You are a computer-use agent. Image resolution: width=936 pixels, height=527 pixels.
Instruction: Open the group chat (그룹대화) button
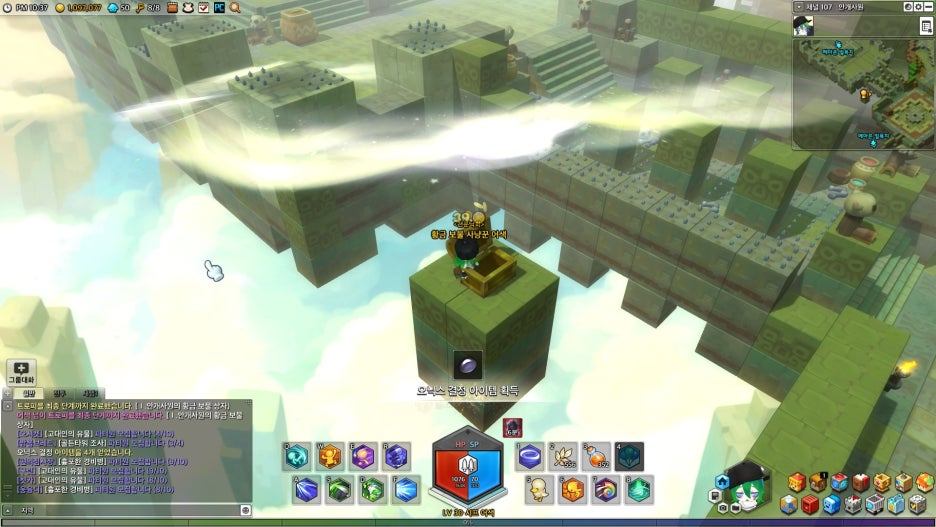point(21,371)
